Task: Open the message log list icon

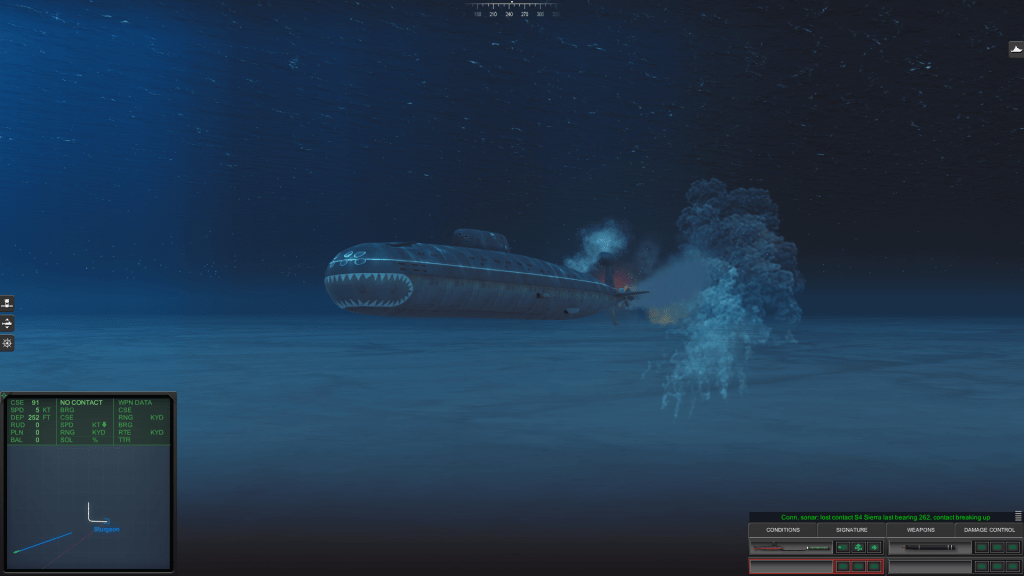Action: tap(1018, 516)
